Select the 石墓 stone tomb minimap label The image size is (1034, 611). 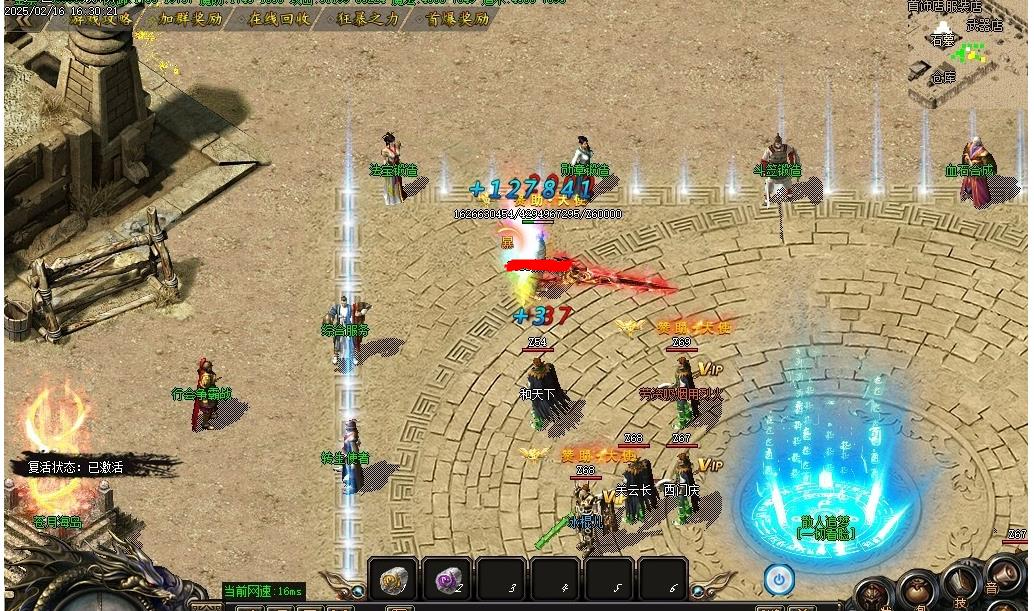click(942, 41)
